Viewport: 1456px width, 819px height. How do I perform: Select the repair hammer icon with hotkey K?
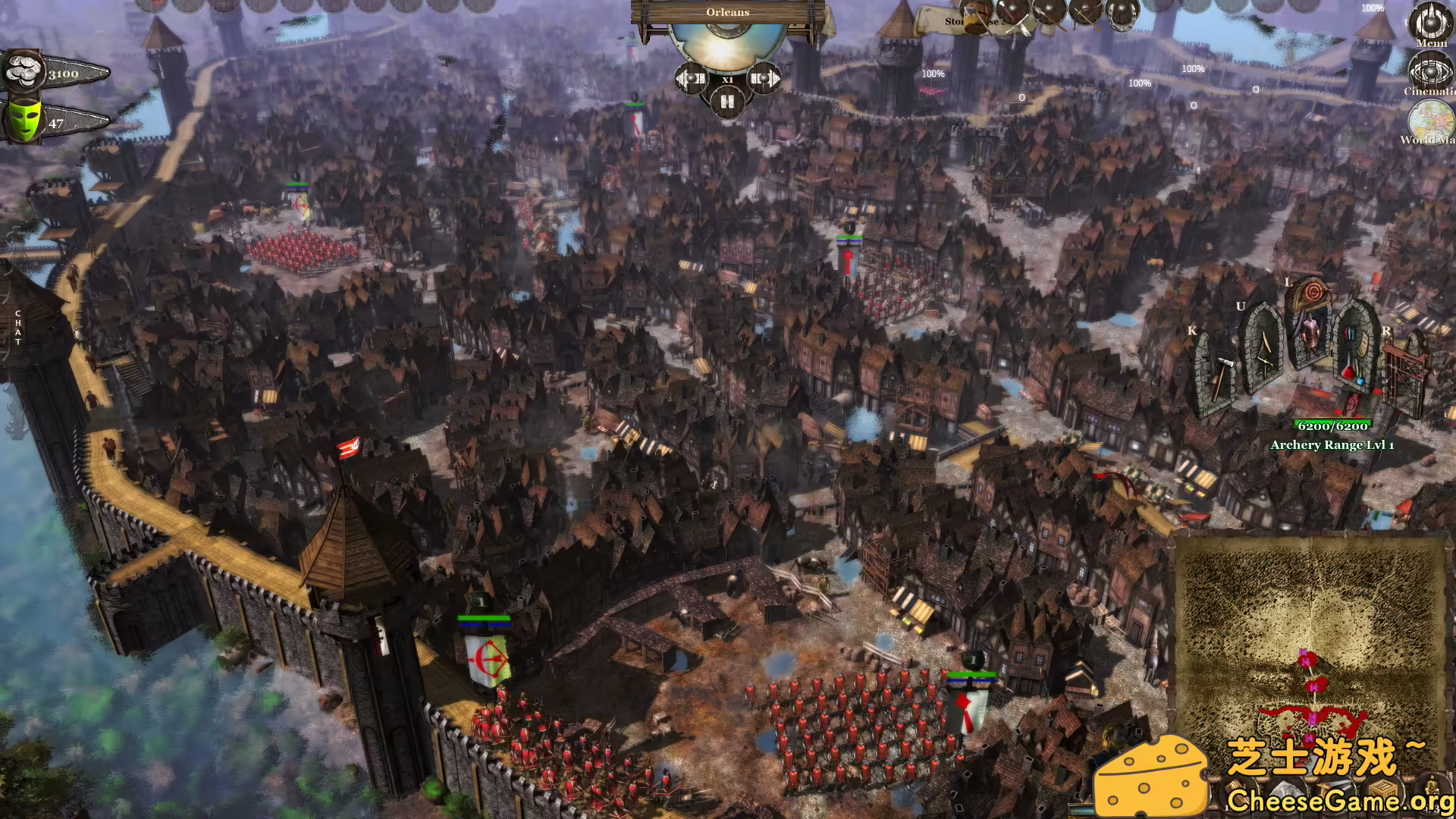[1221, 372]
